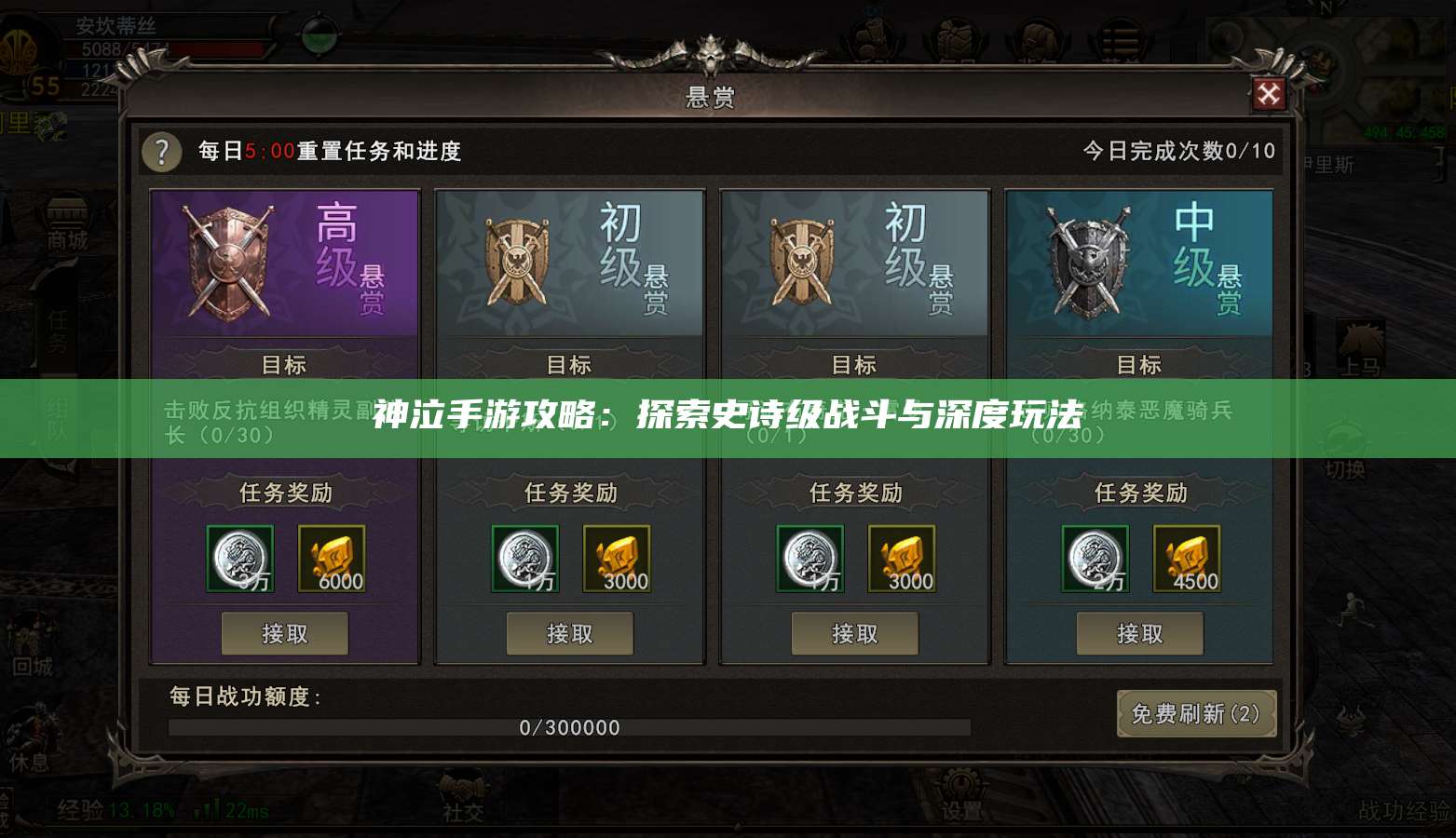Click the silver coin reward under the 高级 bounty
The width and height of the screenshot is (1456, 838).
tap(238, 559)
